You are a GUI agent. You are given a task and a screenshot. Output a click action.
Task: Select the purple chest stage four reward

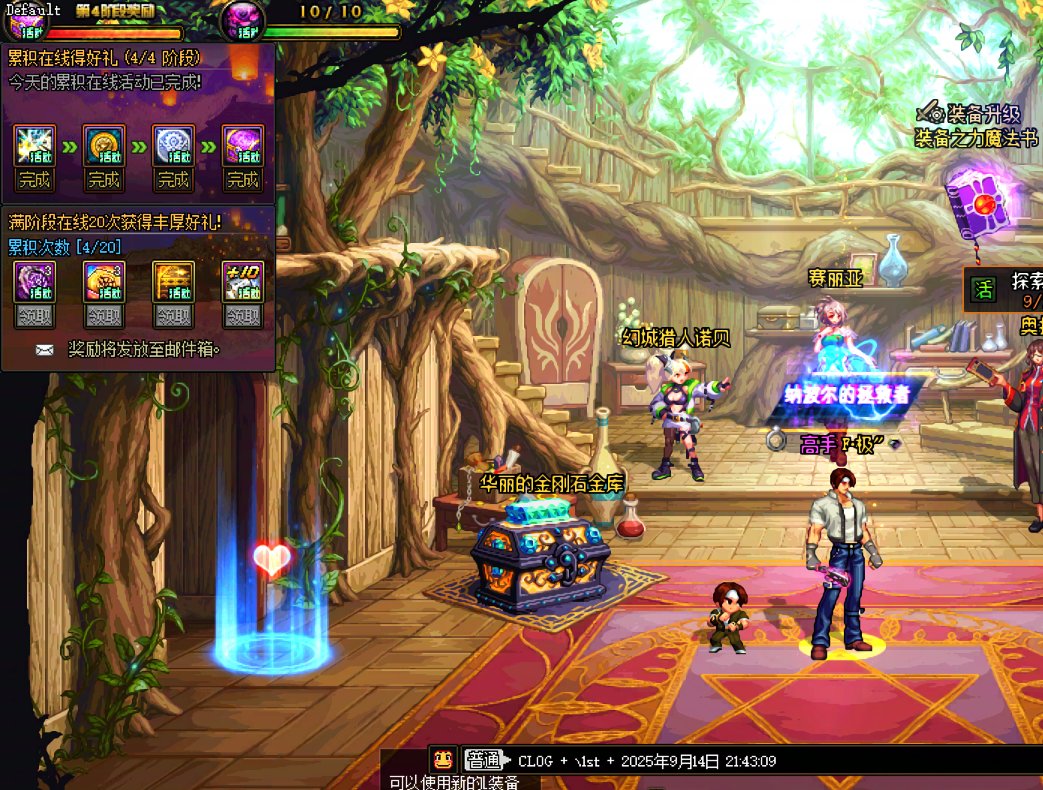[x=243, y=146]
